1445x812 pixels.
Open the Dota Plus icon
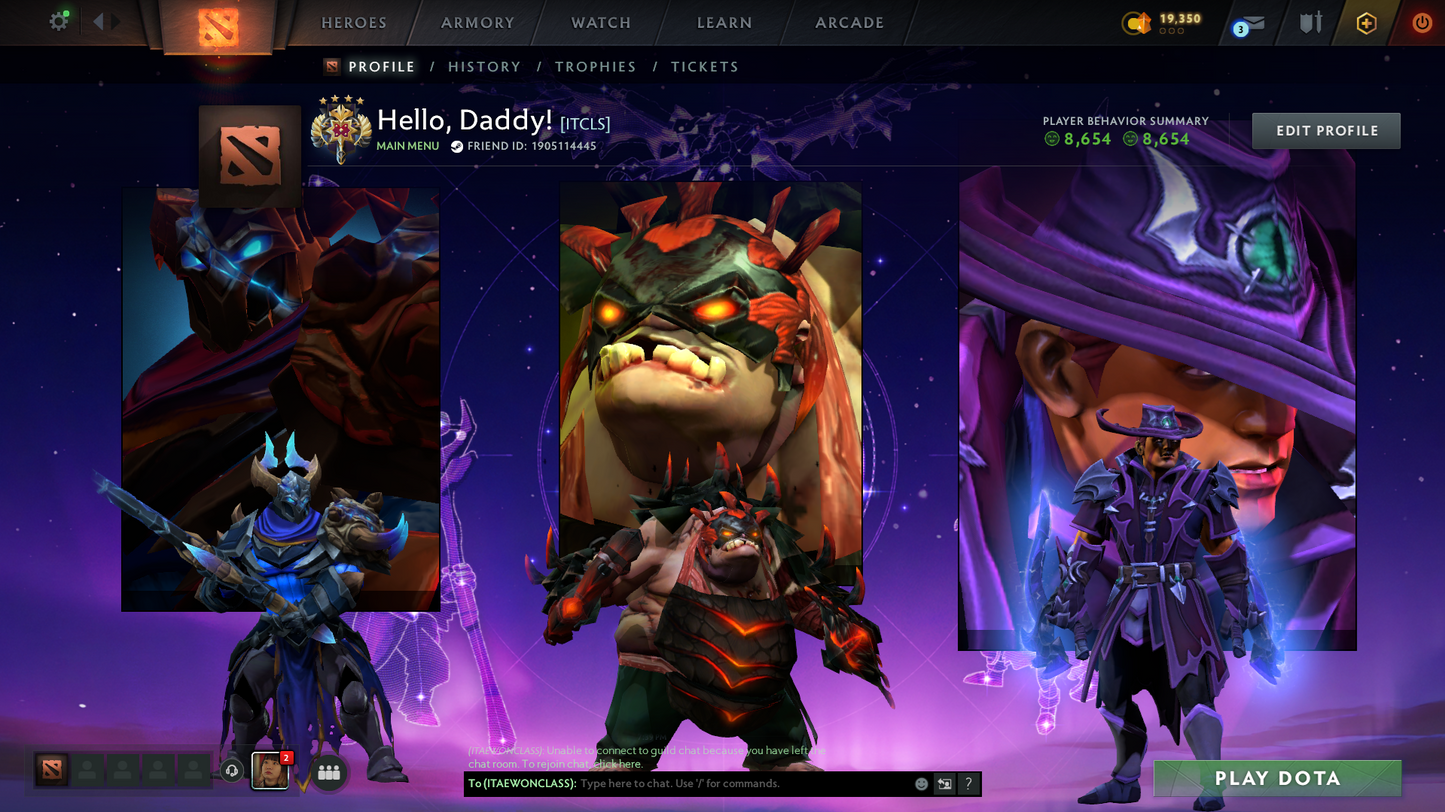(1366, 22)
